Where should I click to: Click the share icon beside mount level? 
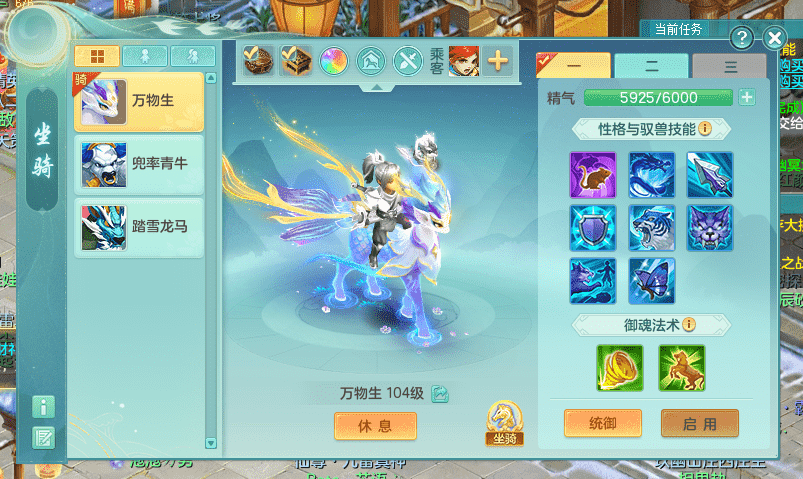440,394
